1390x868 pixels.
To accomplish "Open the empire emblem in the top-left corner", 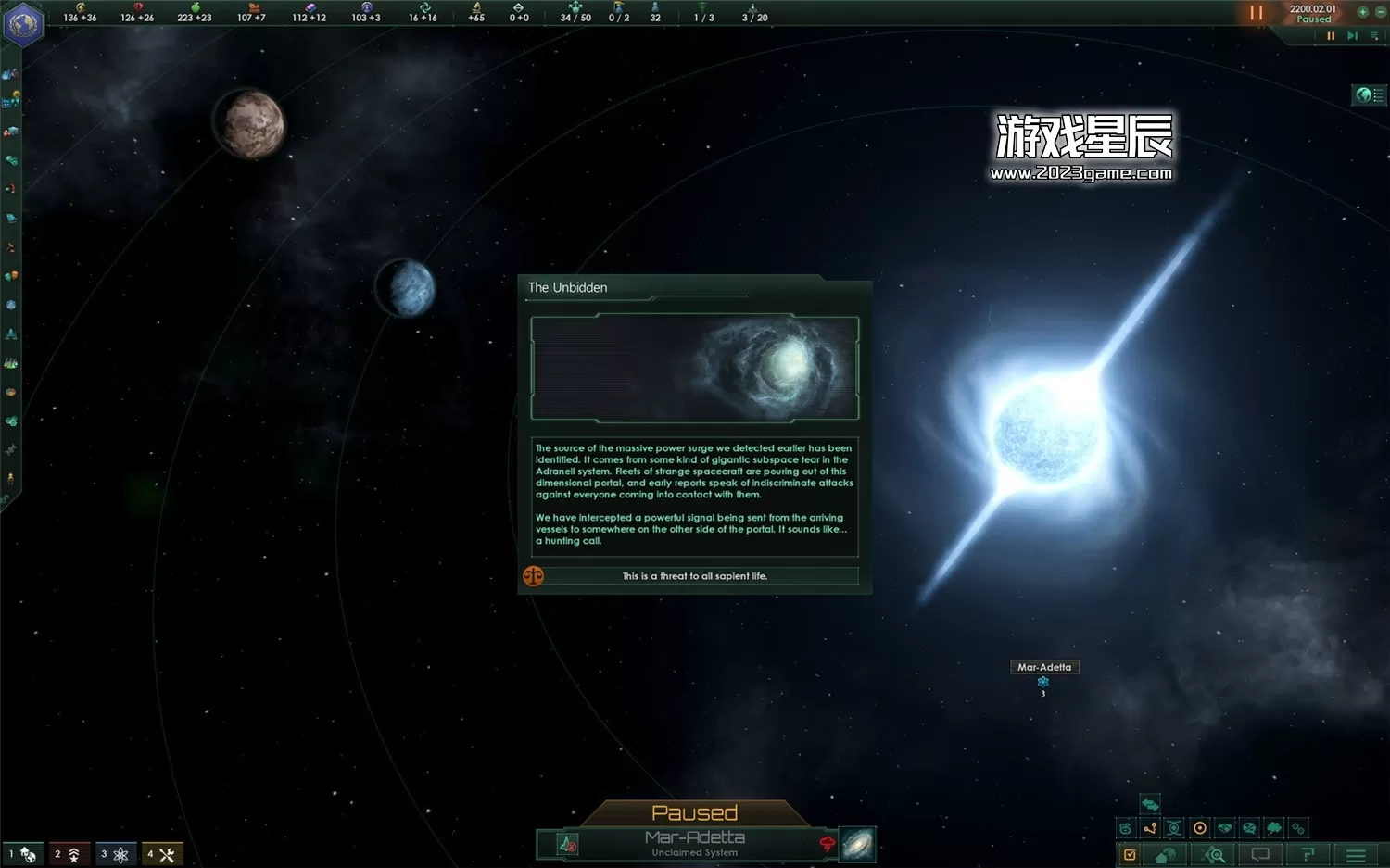I will point(22,24).
